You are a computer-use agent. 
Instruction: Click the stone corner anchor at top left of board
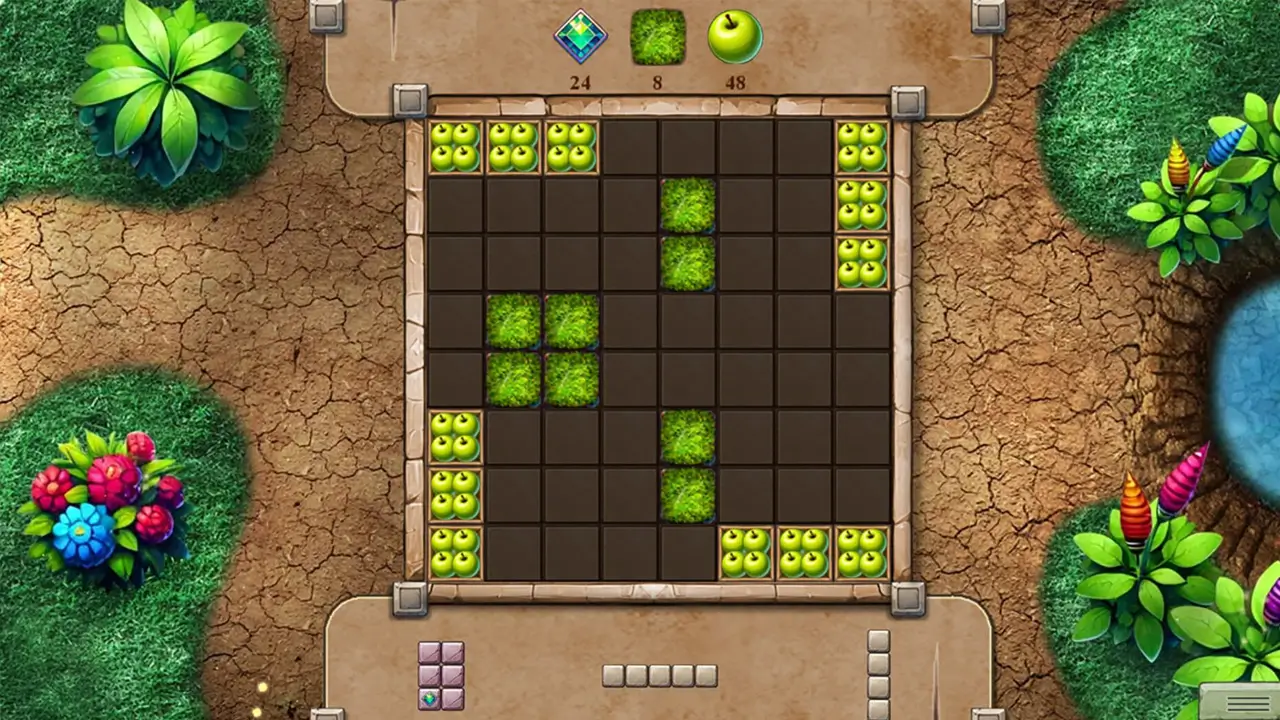[x=409, y=100]
